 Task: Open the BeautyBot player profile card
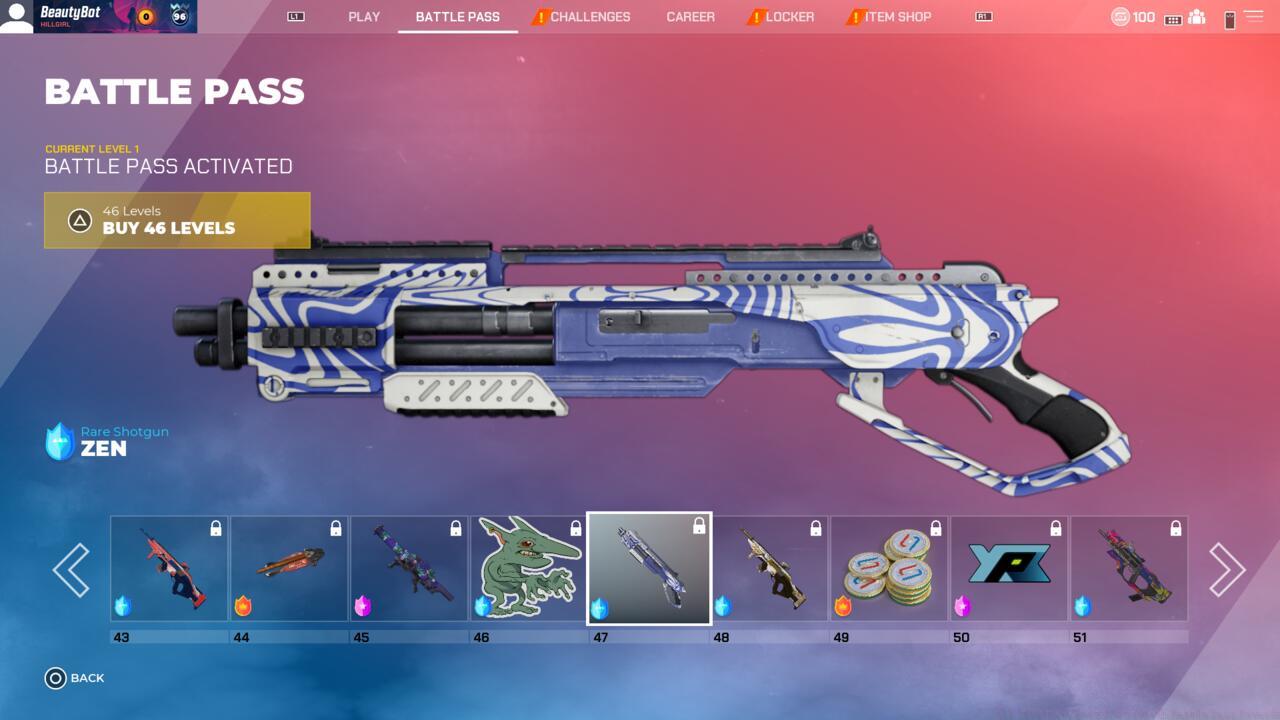click(99, 17)
